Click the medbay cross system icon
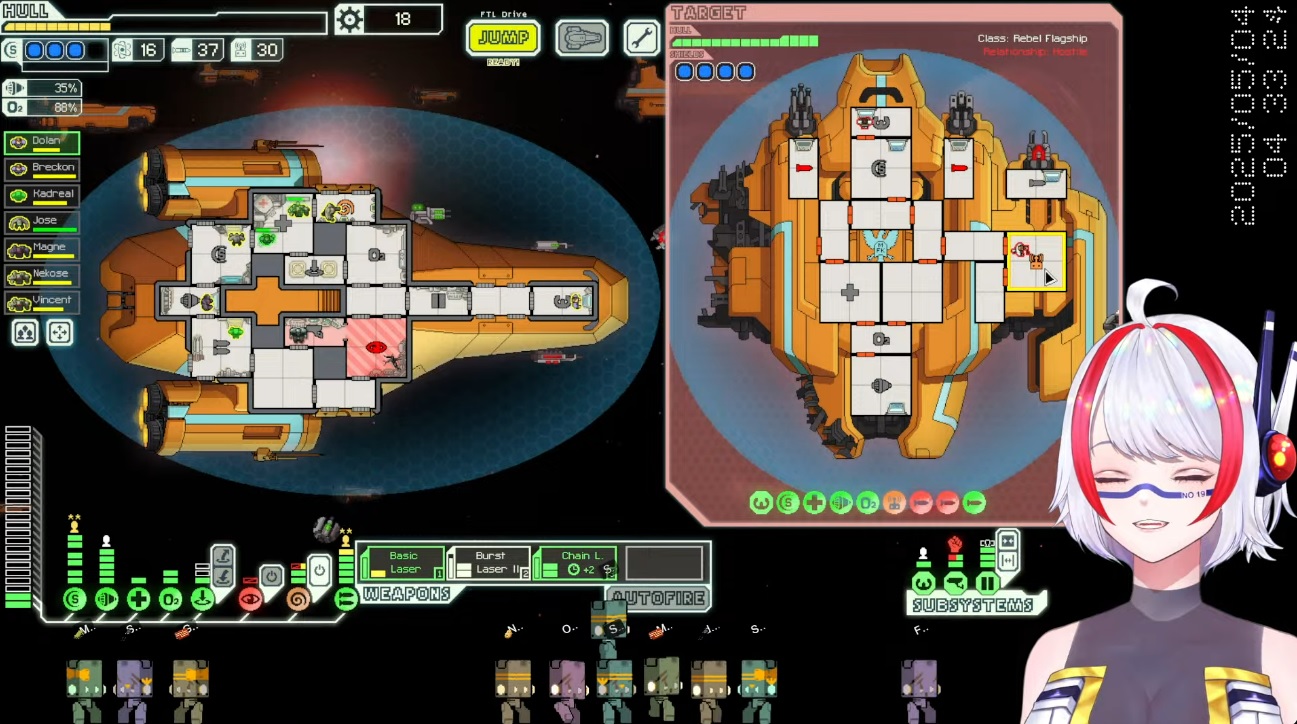1297x724 pixels. [139, 599]
